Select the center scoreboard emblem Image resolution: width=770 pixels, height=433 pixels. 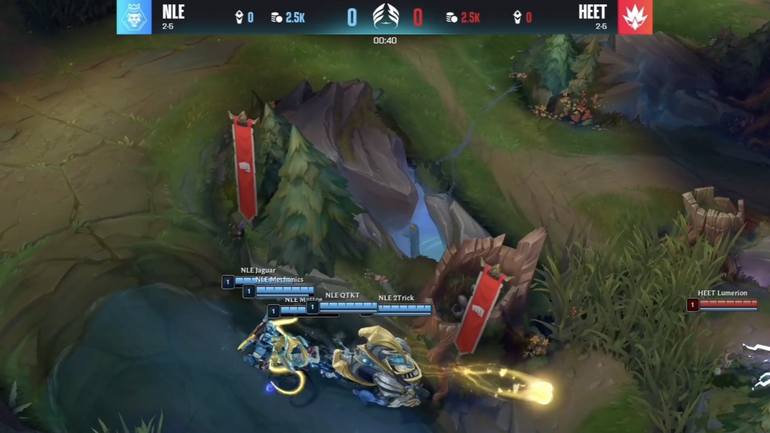385,16
